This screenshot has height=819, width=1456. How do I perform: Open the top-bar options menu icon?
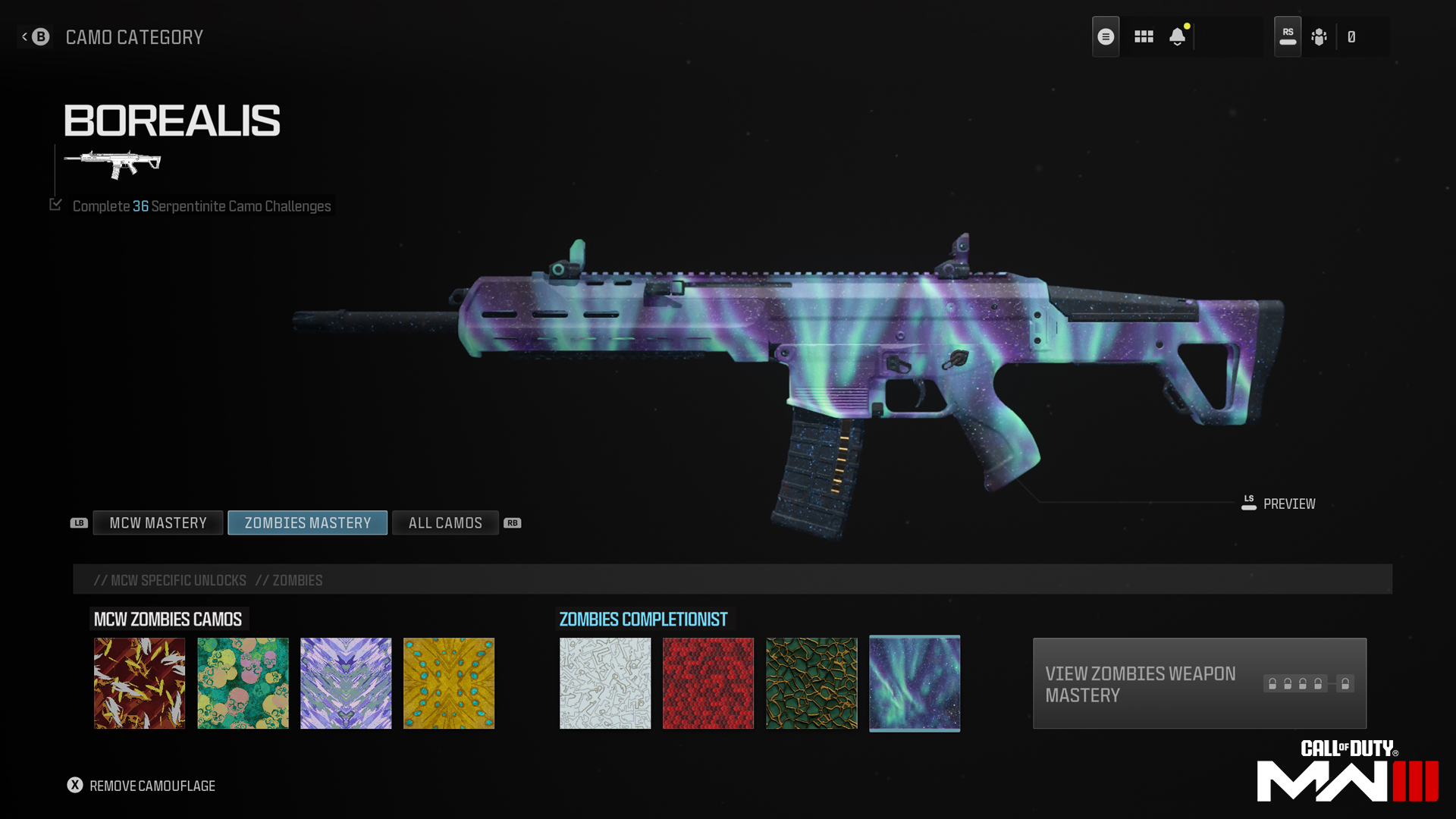[x=1106, y=36]
